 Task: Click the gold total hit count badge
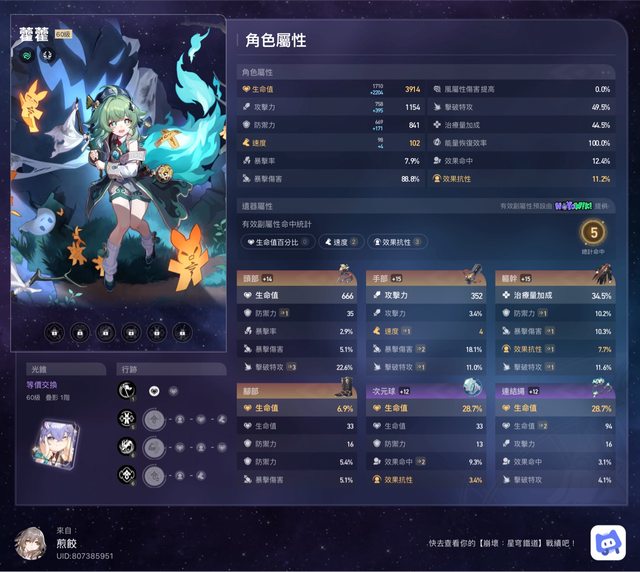592,233
